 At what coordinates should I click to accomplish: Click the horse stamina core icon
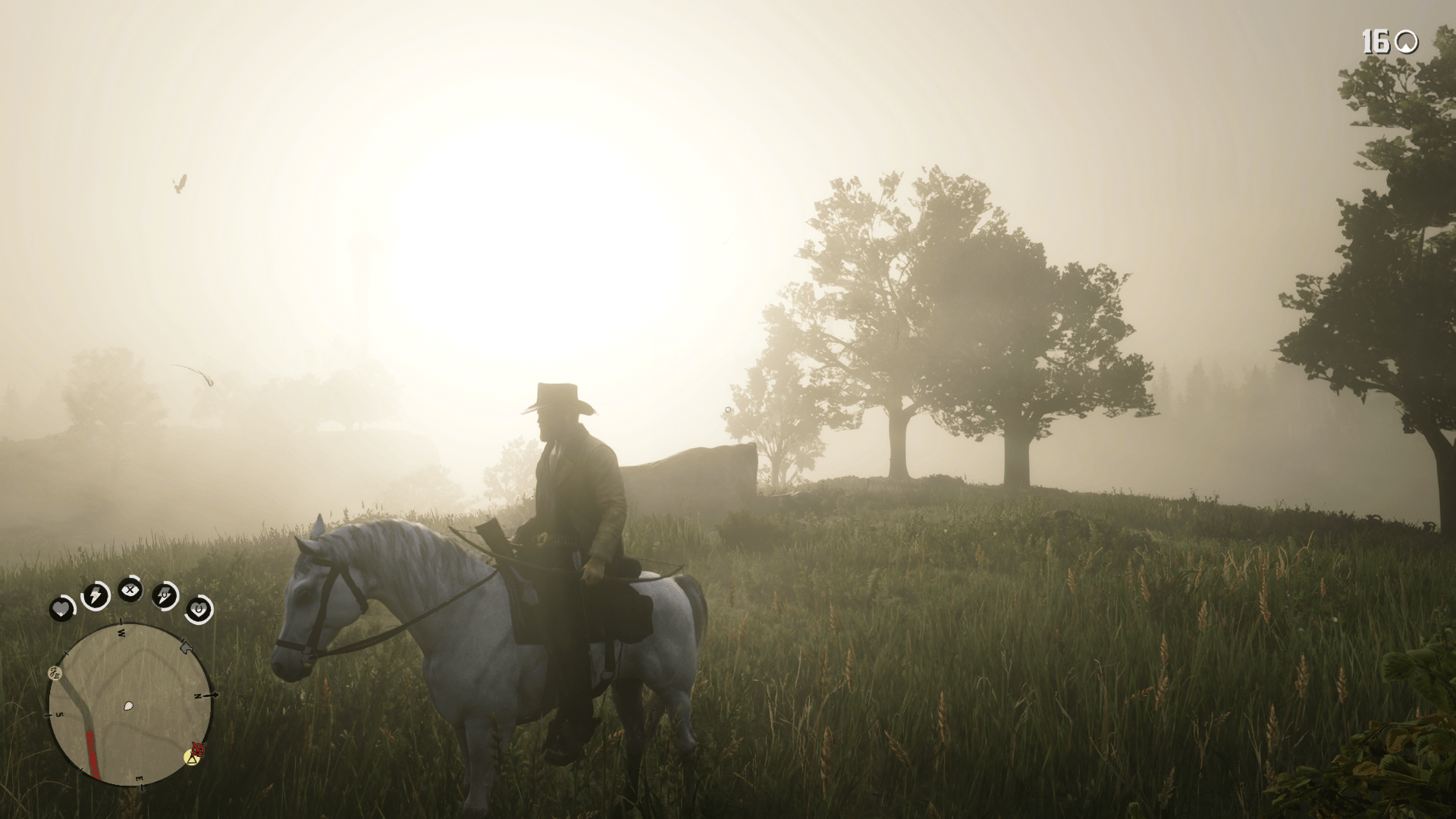[165, 595]
